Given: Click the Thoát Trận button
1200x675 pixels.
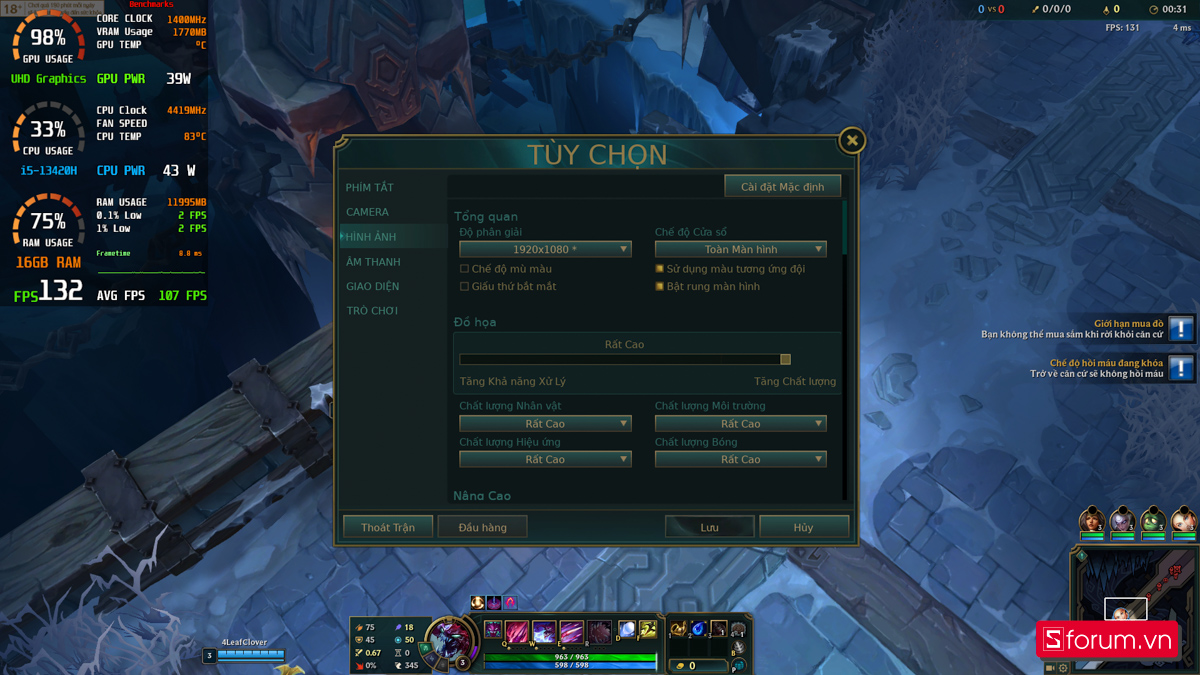Looking at the screenshot, I should pos(388,527).
